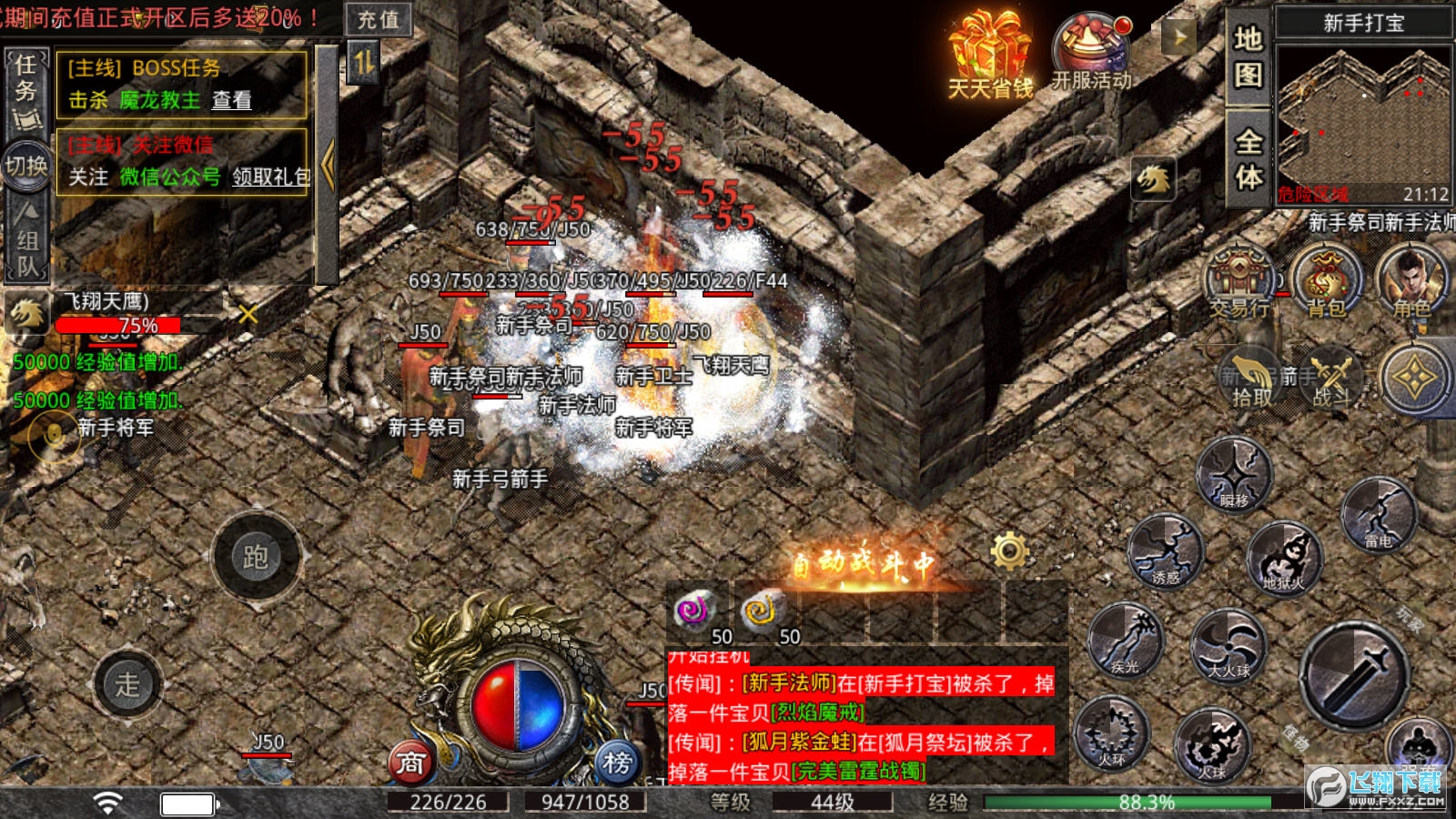View the 魔龙教主 BOSS quest via 查看
The height and width of the screenshot is (819, 1456).
coord(231,100)
